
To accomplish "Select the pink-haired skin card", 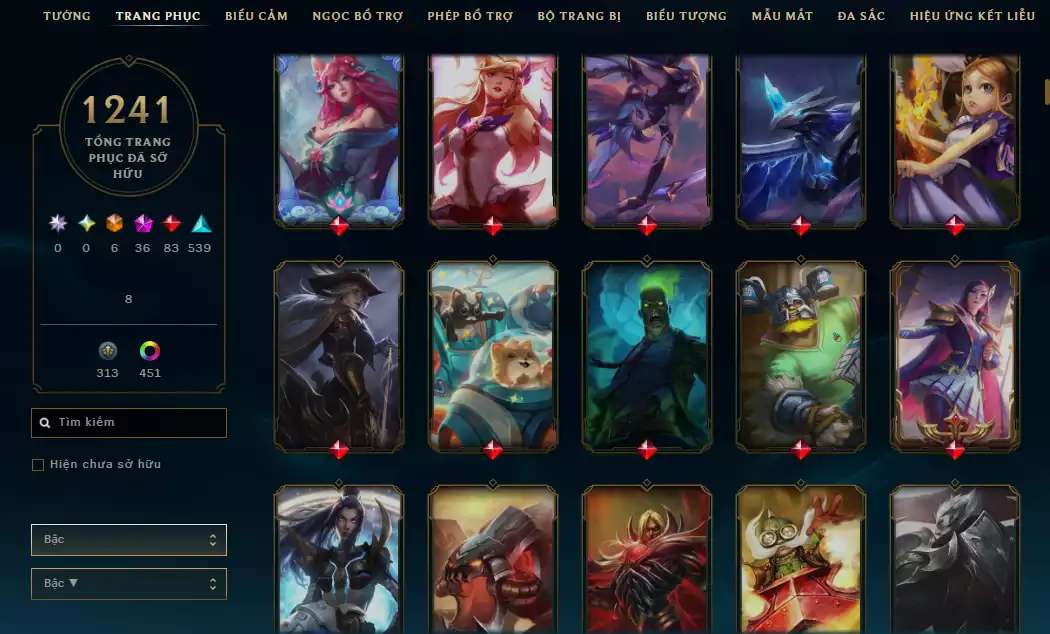I will (339, 138).
